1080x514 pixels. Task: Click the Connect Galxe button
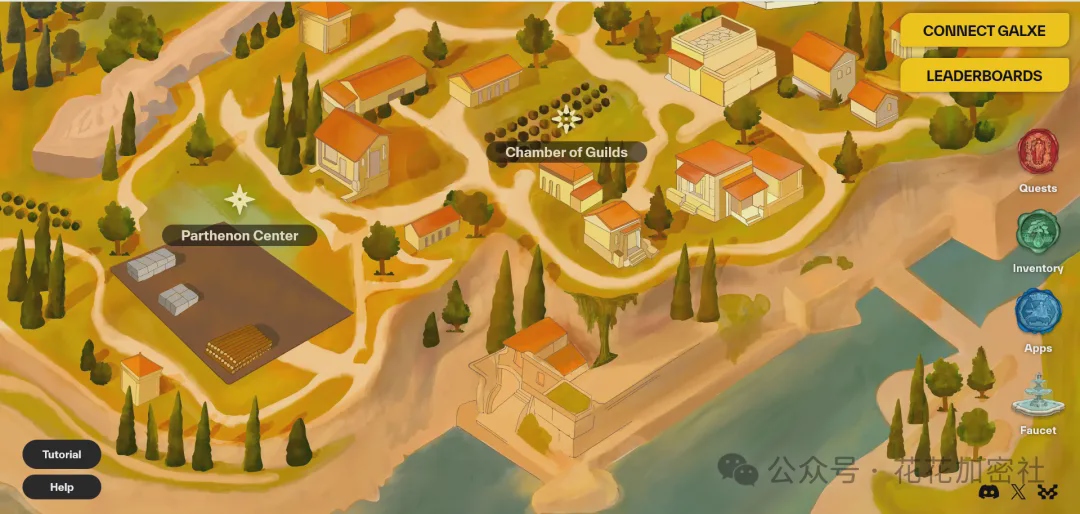tap(984, 31)
